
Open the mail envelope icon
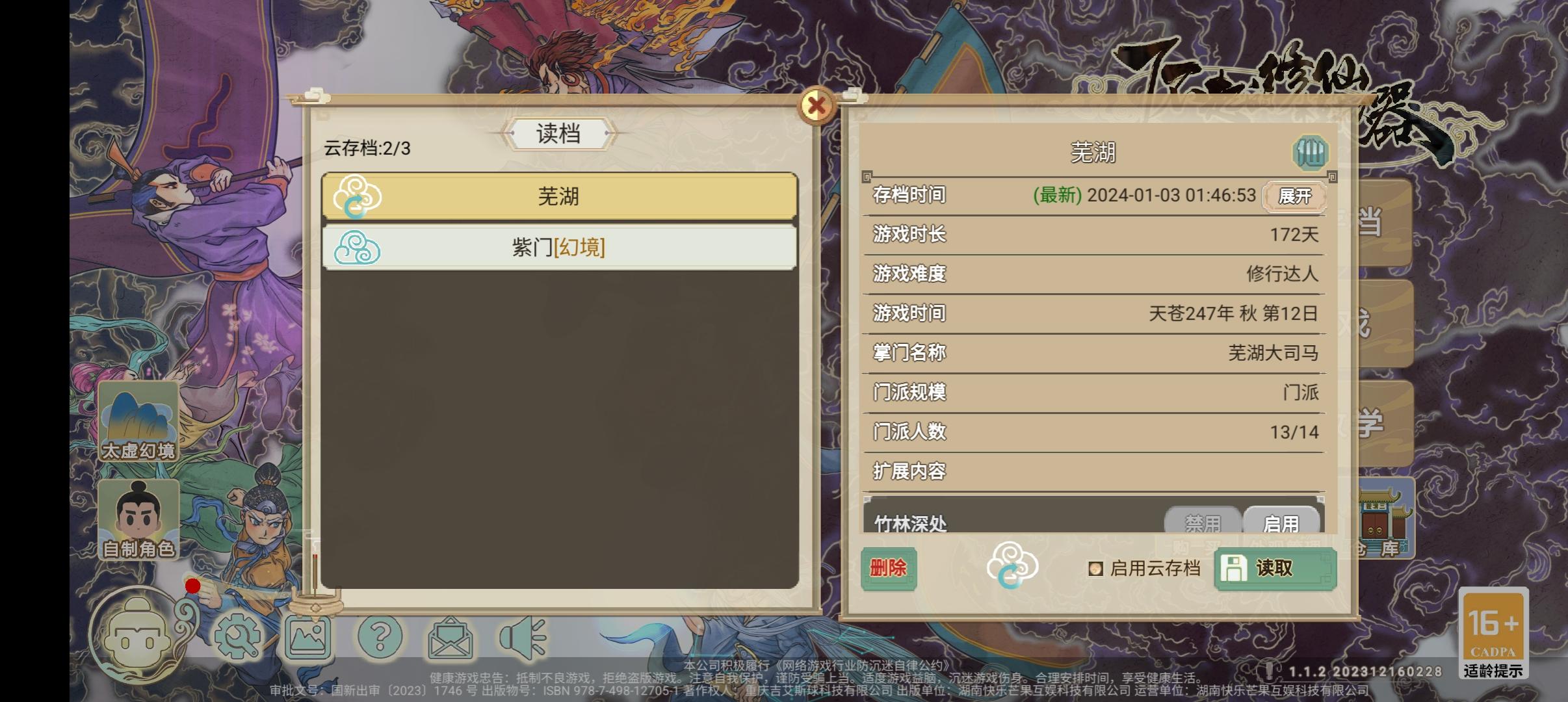point(451,637)
